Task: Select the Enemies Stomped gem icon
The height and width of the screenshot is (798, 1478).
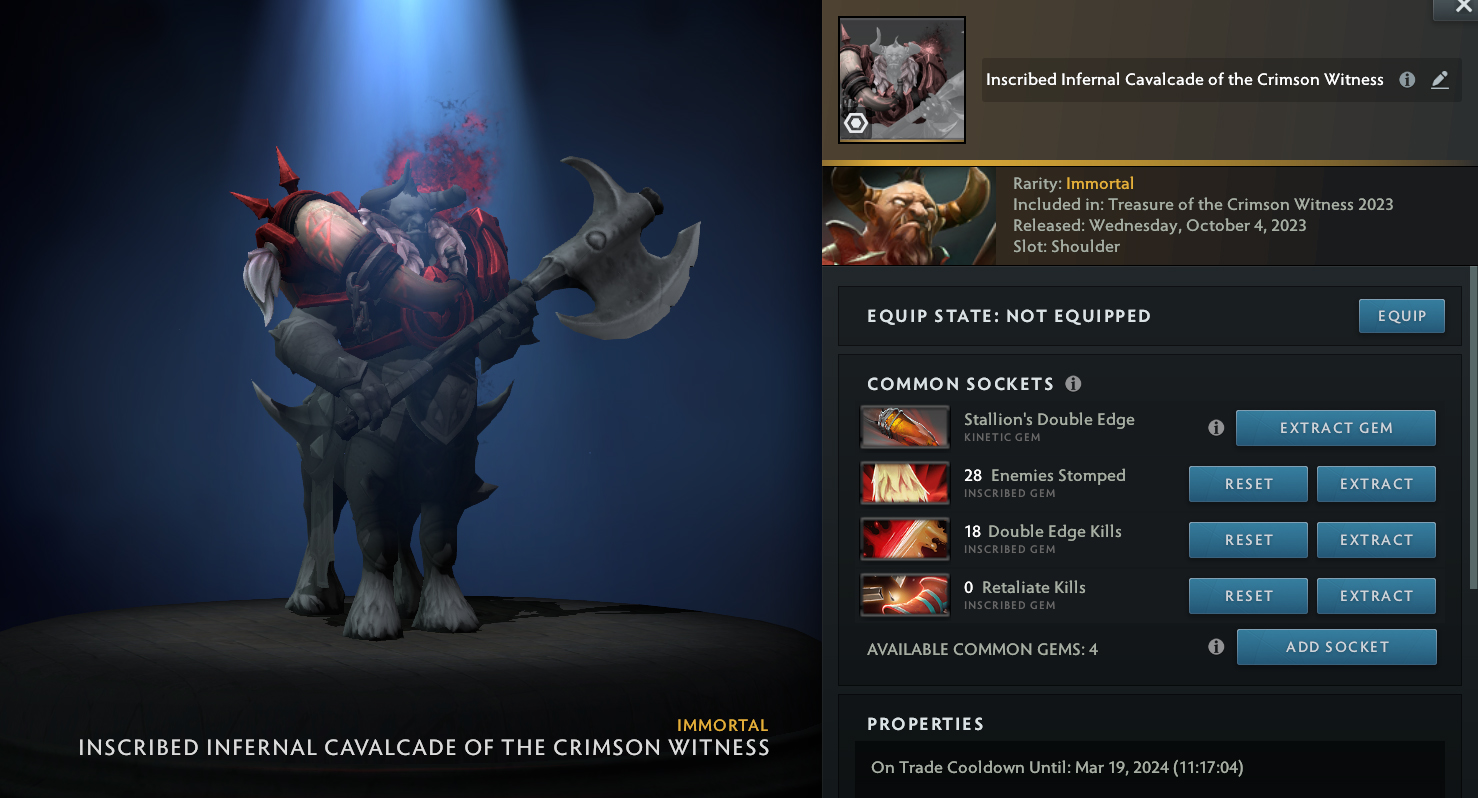Action: point(904,484)
